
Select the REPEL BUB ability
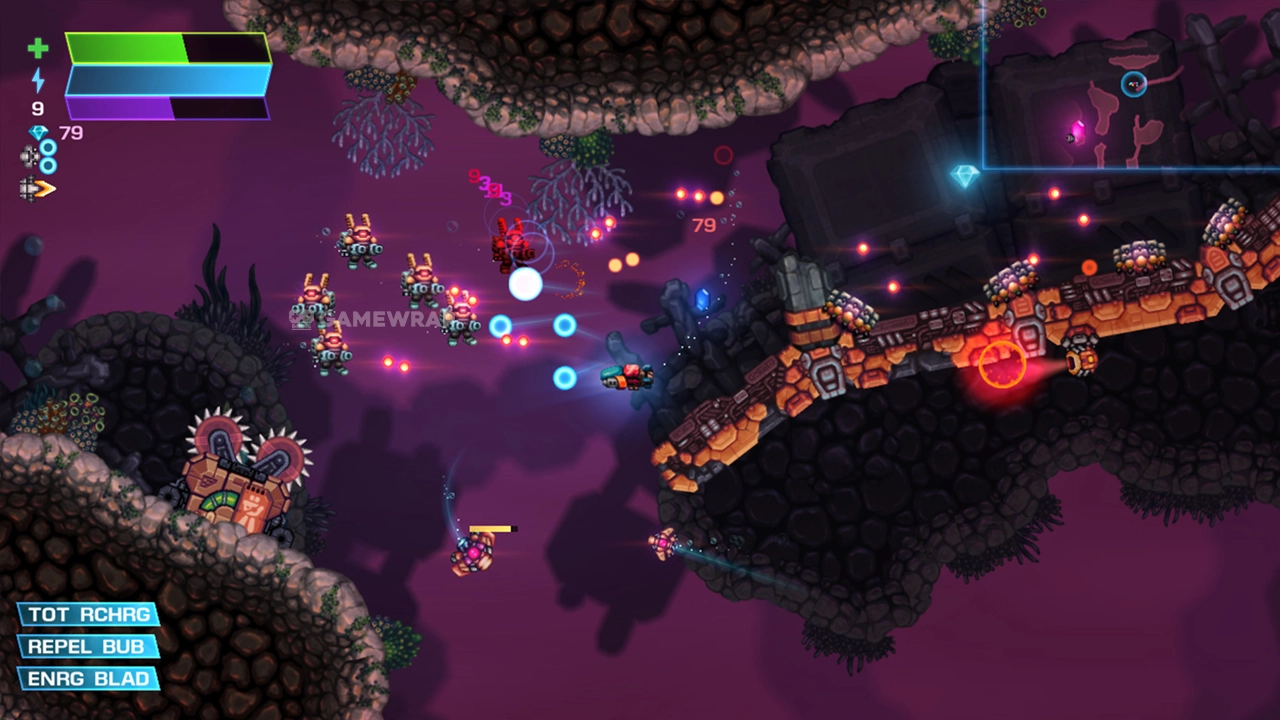89,646
